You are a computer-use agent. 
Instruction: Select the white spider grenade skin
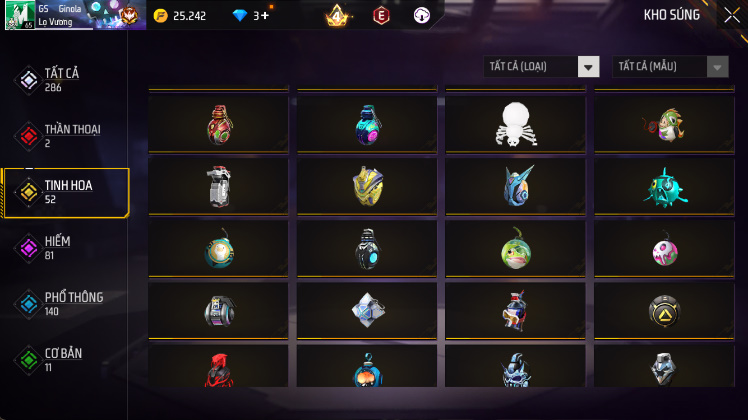pyautogui.click(x=516, y=123)
